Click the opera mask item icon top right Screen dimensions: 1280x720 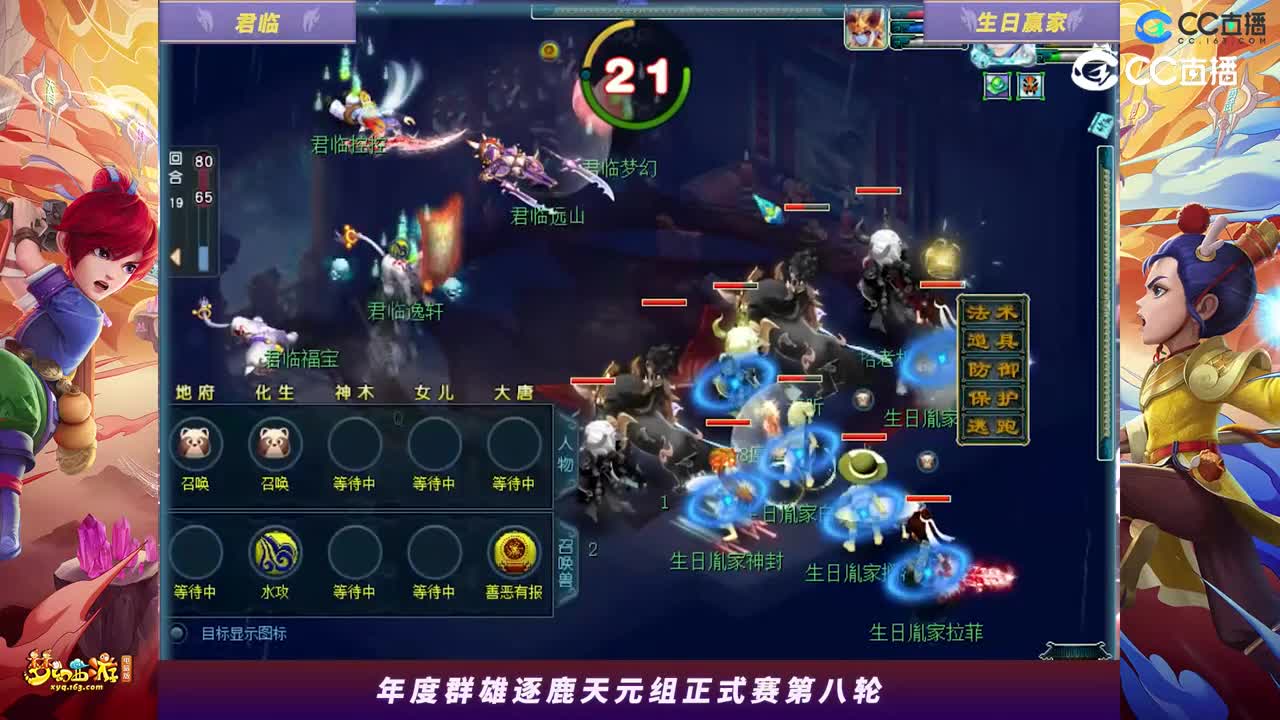pos(1029,85)
